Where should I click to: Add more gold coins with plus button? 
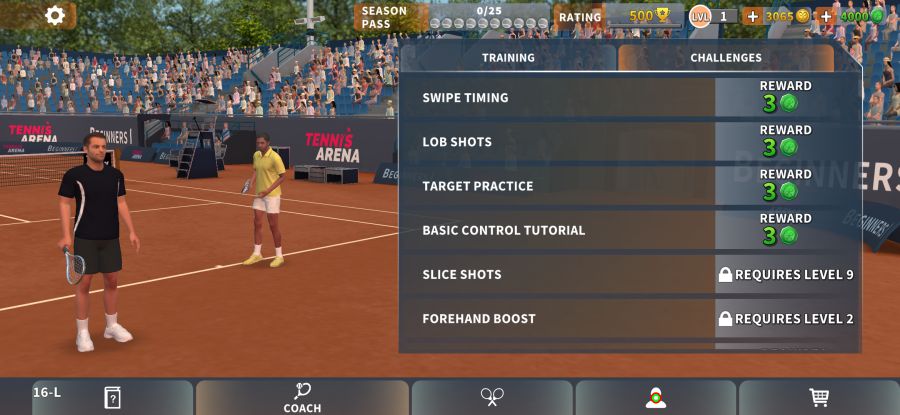(x=753, y=16)
